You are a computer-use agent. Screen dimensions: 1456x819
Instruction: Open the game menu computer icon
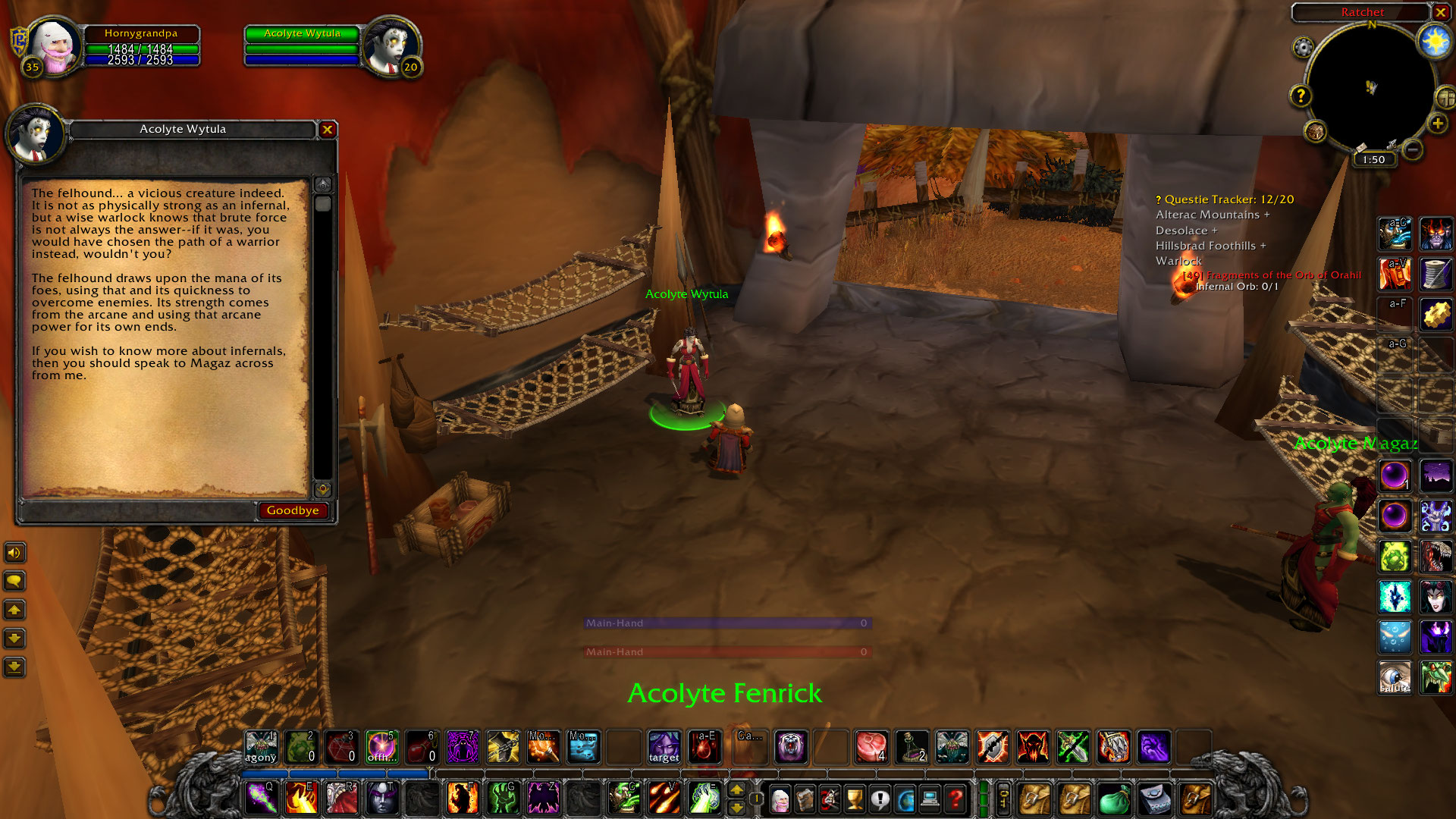tap(930, 800)
